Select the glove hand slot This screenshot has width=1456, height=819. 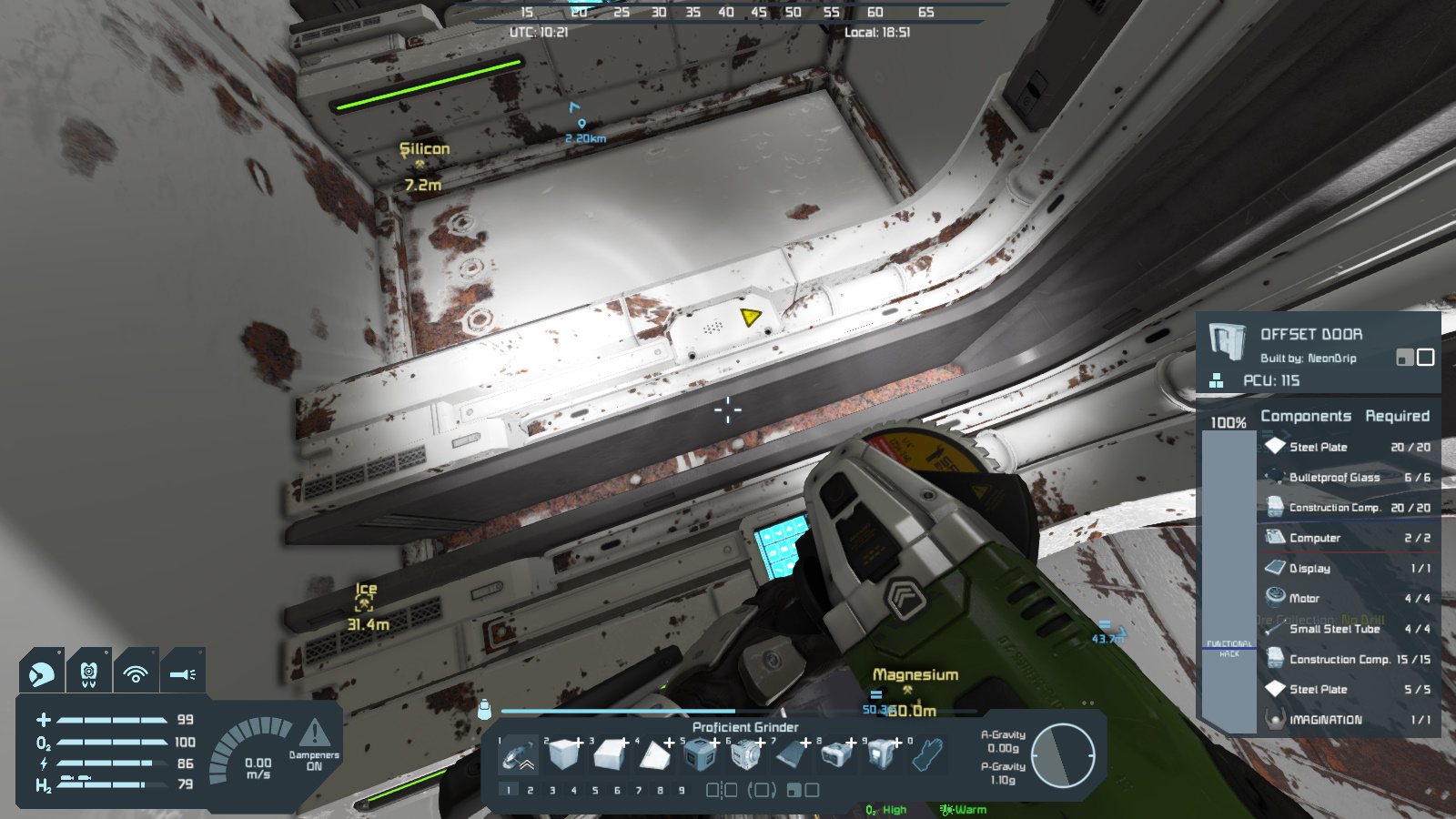(x=927, y=755)
